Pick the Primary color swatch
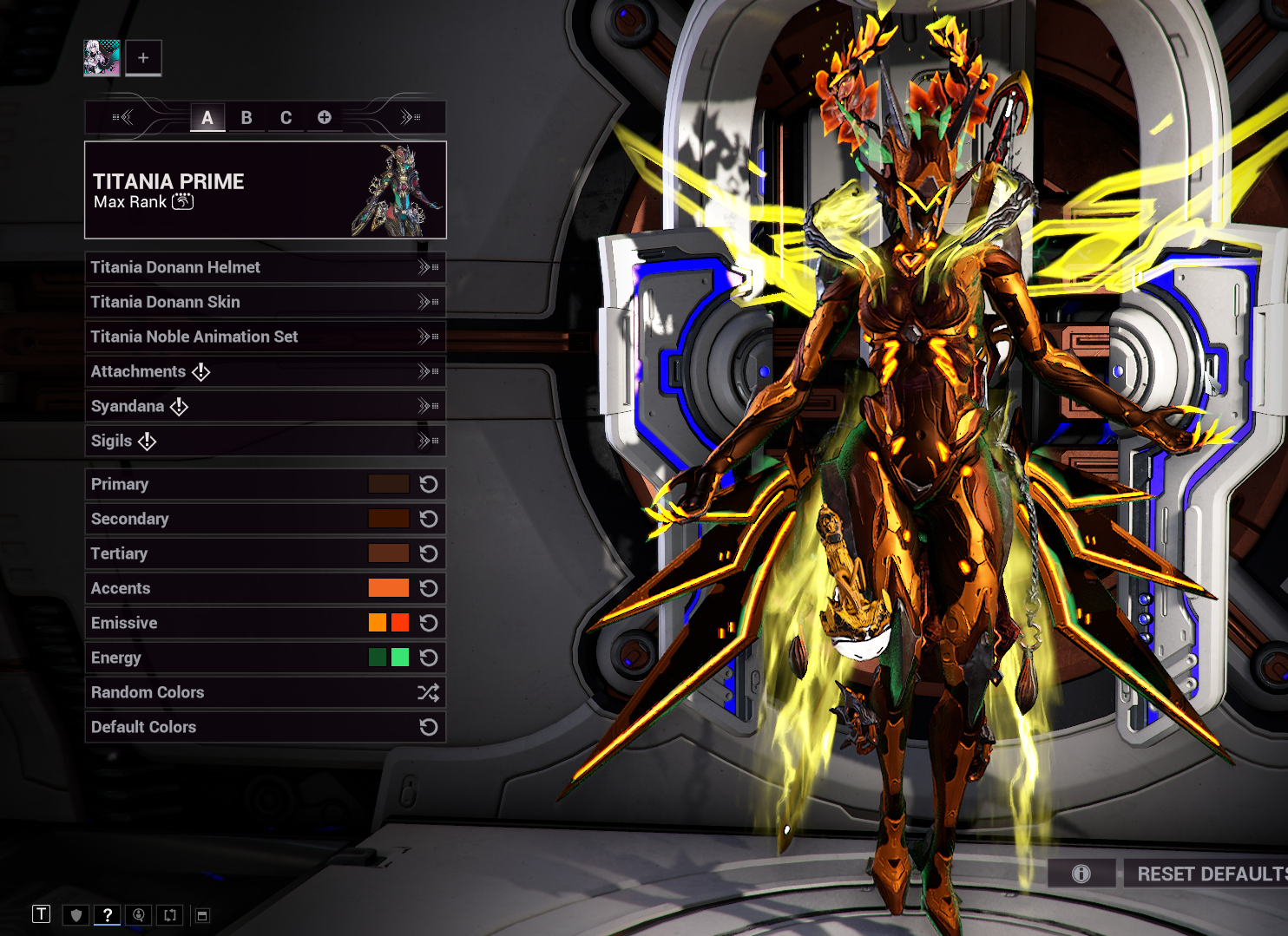Screen dimensions: 1288x936 (388, 484)
